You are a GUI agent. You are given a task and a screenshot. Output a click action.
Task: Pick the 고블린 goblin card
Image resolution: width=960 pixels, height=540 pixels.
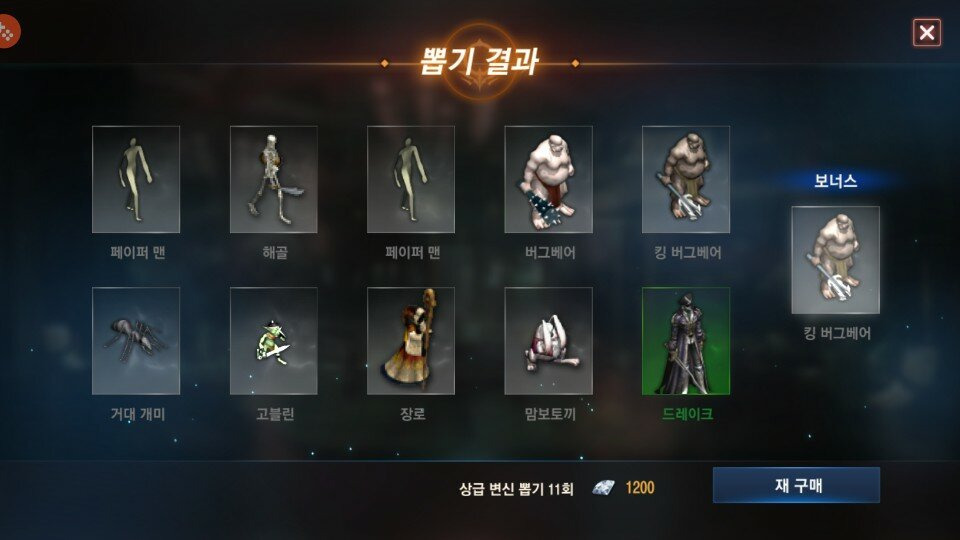(x=273, y=341)
